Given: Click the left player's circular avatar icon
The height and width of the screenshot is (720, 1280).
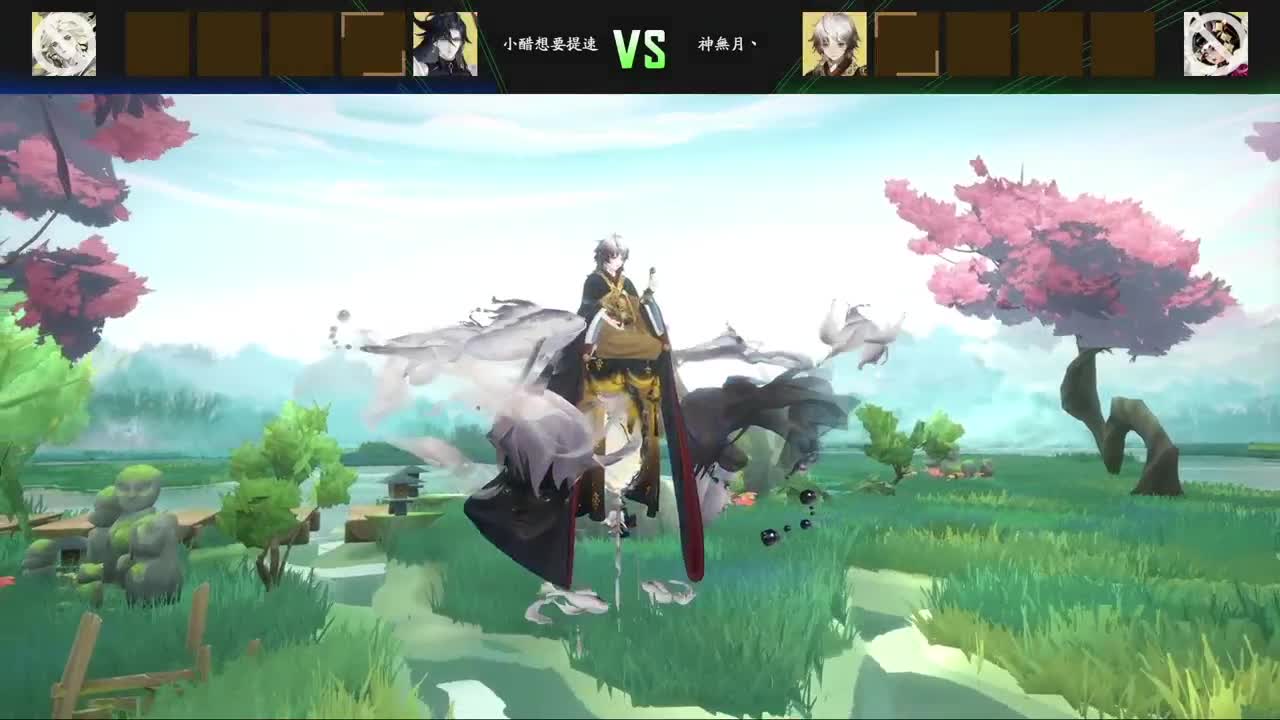Looking at the screenshot, I should point(64,43).
